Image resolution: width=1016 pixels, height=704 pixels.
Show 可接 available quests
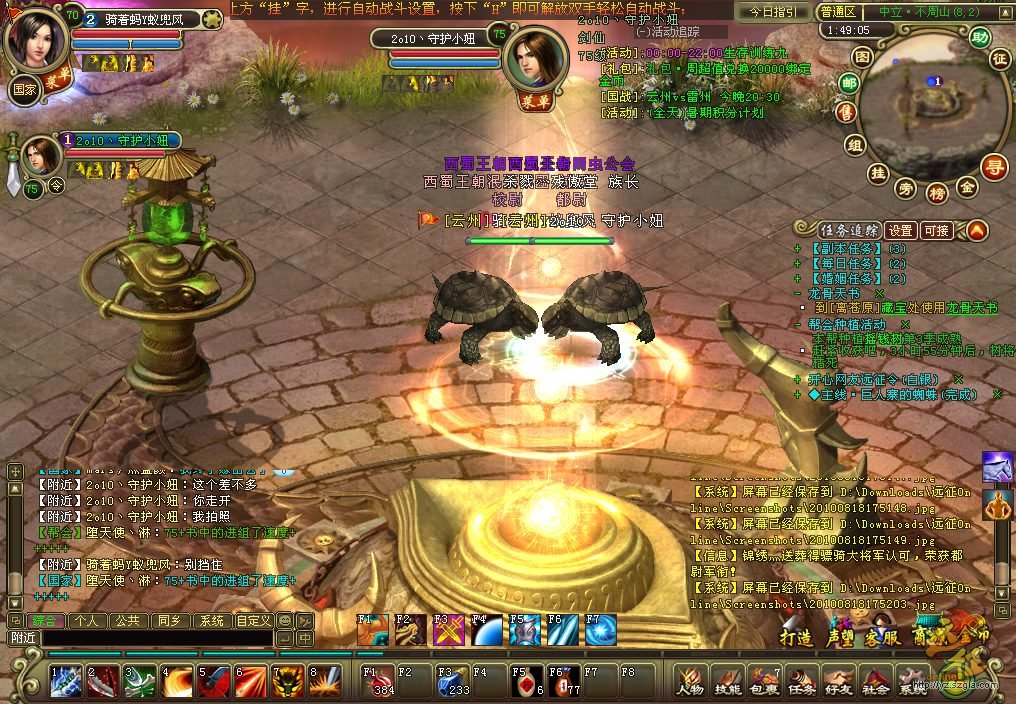937,230
